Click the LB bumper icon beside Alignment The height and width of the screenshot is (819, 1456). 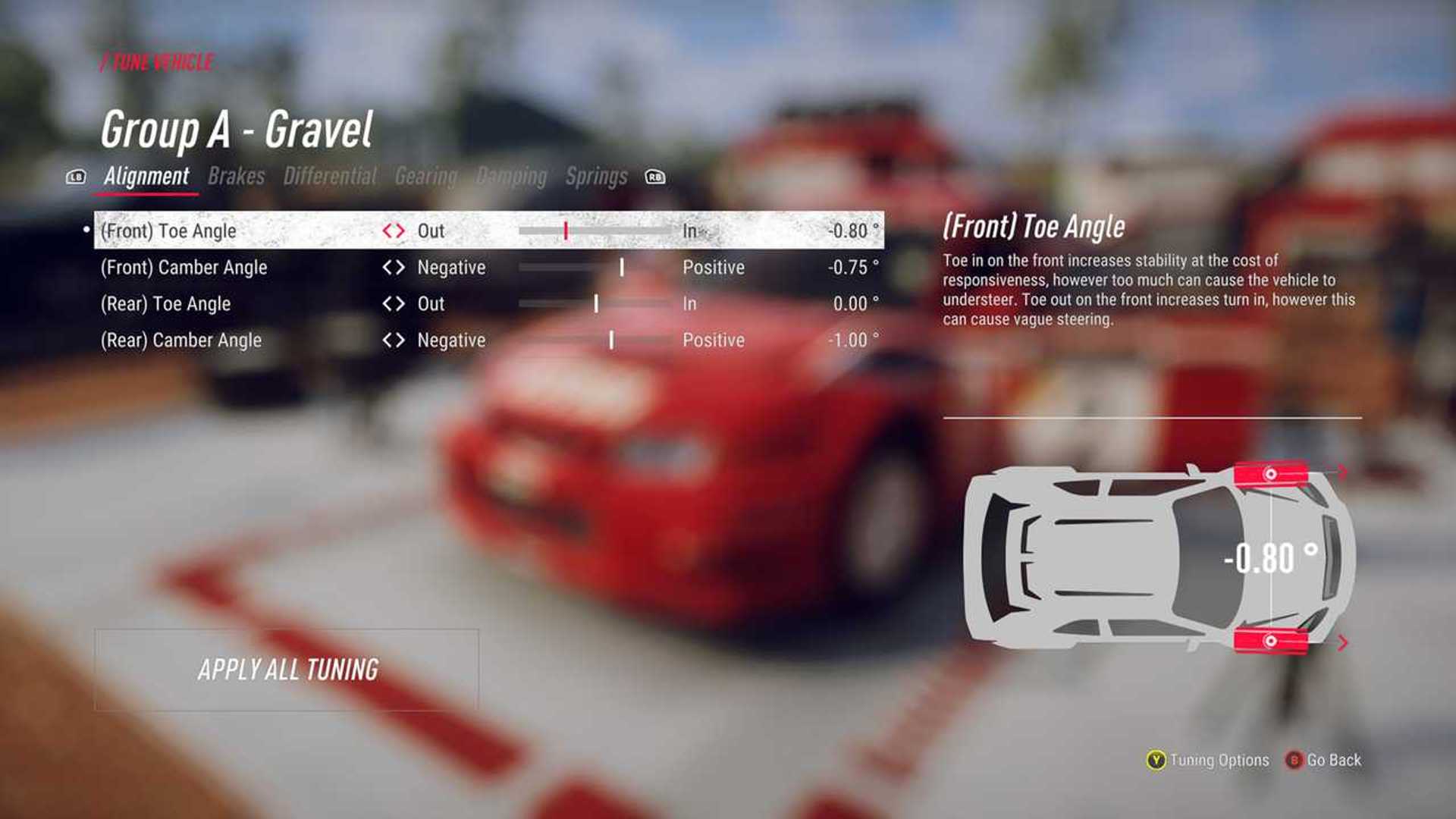click(76, 177)
